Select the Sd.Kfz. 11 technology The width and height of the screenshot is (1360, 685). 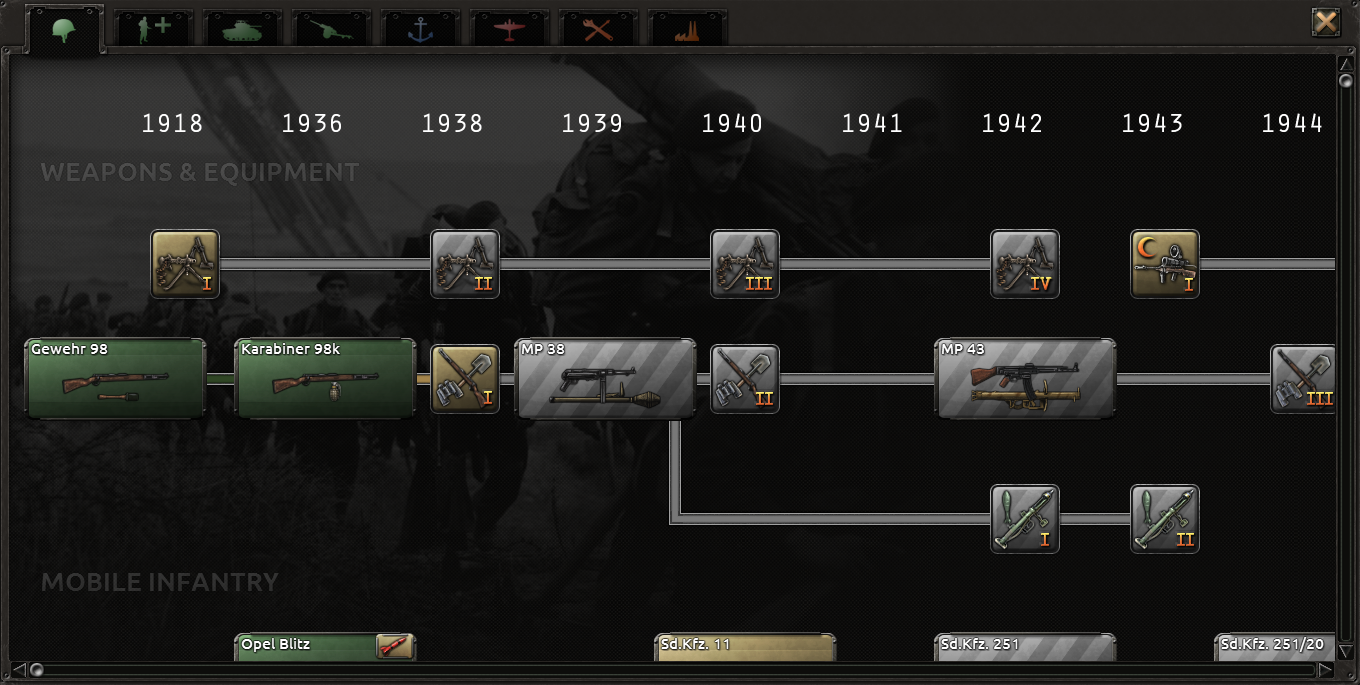745,646
